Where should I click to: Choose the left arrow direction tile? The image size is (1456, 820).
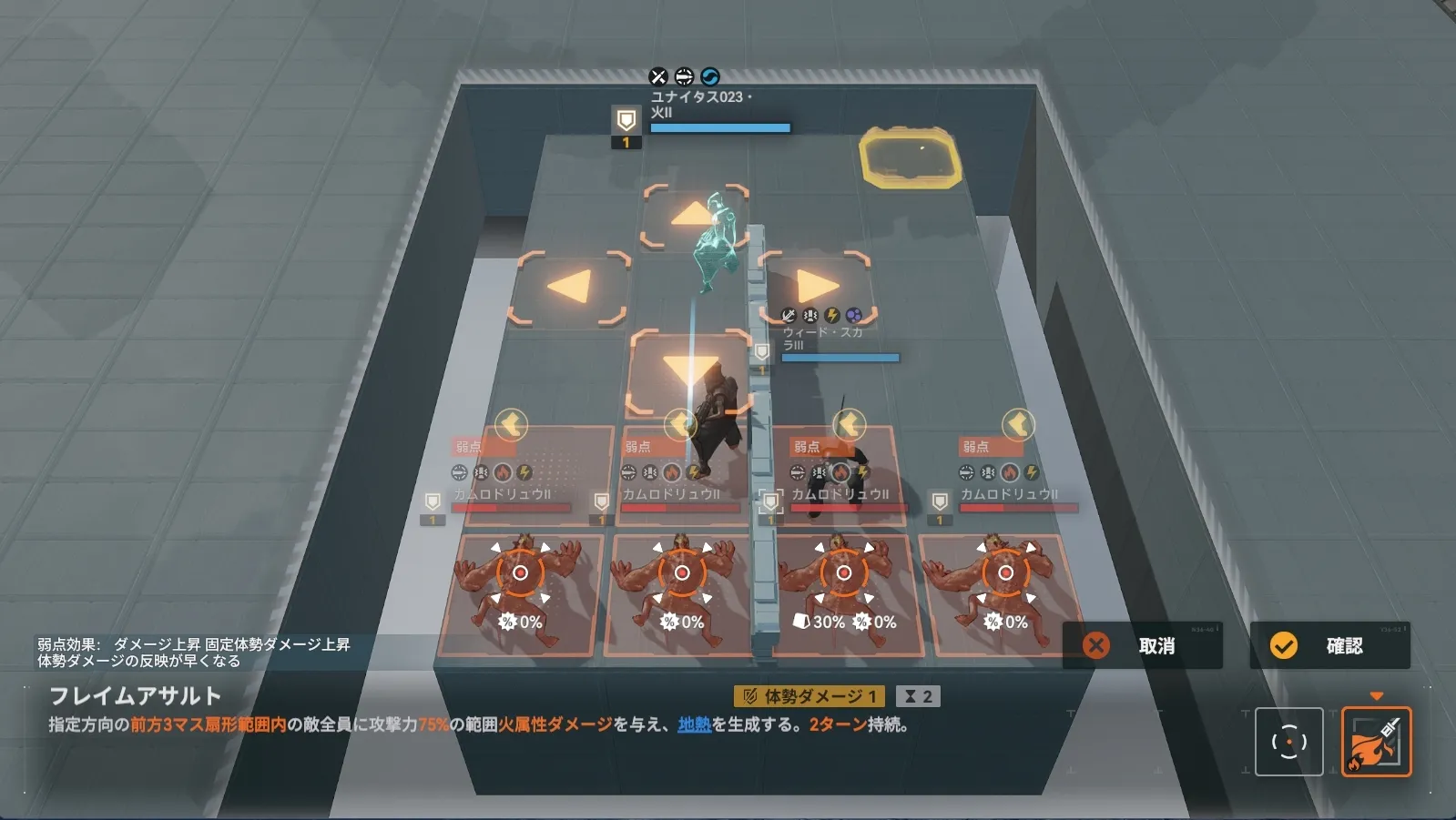coord(571,288)
